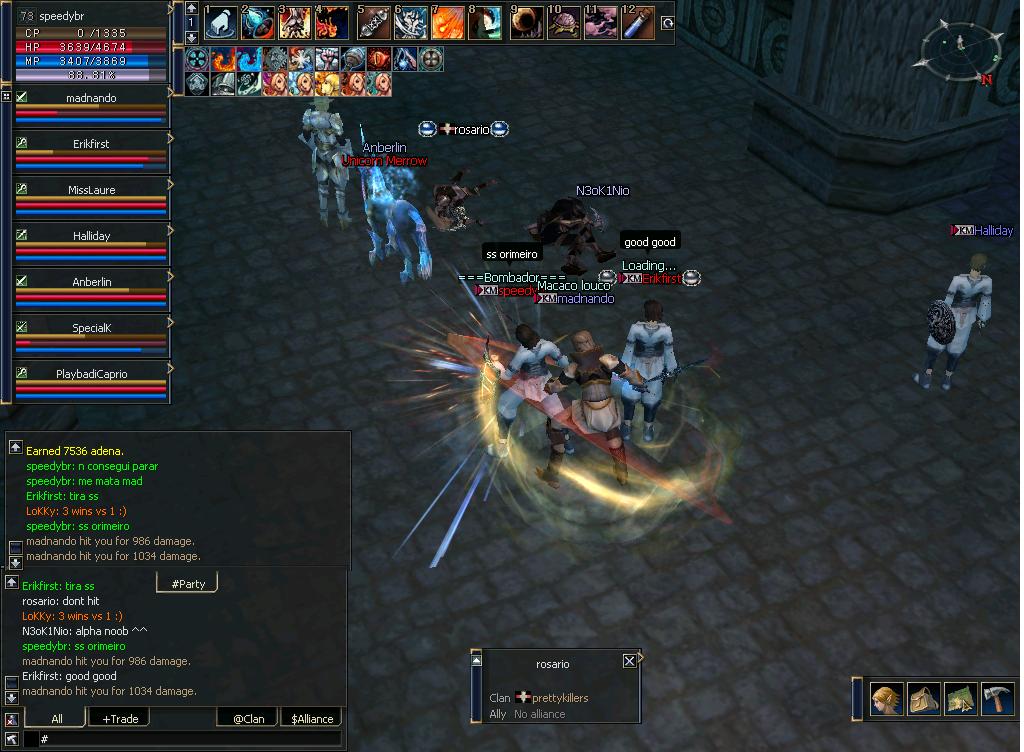Click the radar minimap
This screenshot has width=1024, height=752.
[x=961, y=54]
